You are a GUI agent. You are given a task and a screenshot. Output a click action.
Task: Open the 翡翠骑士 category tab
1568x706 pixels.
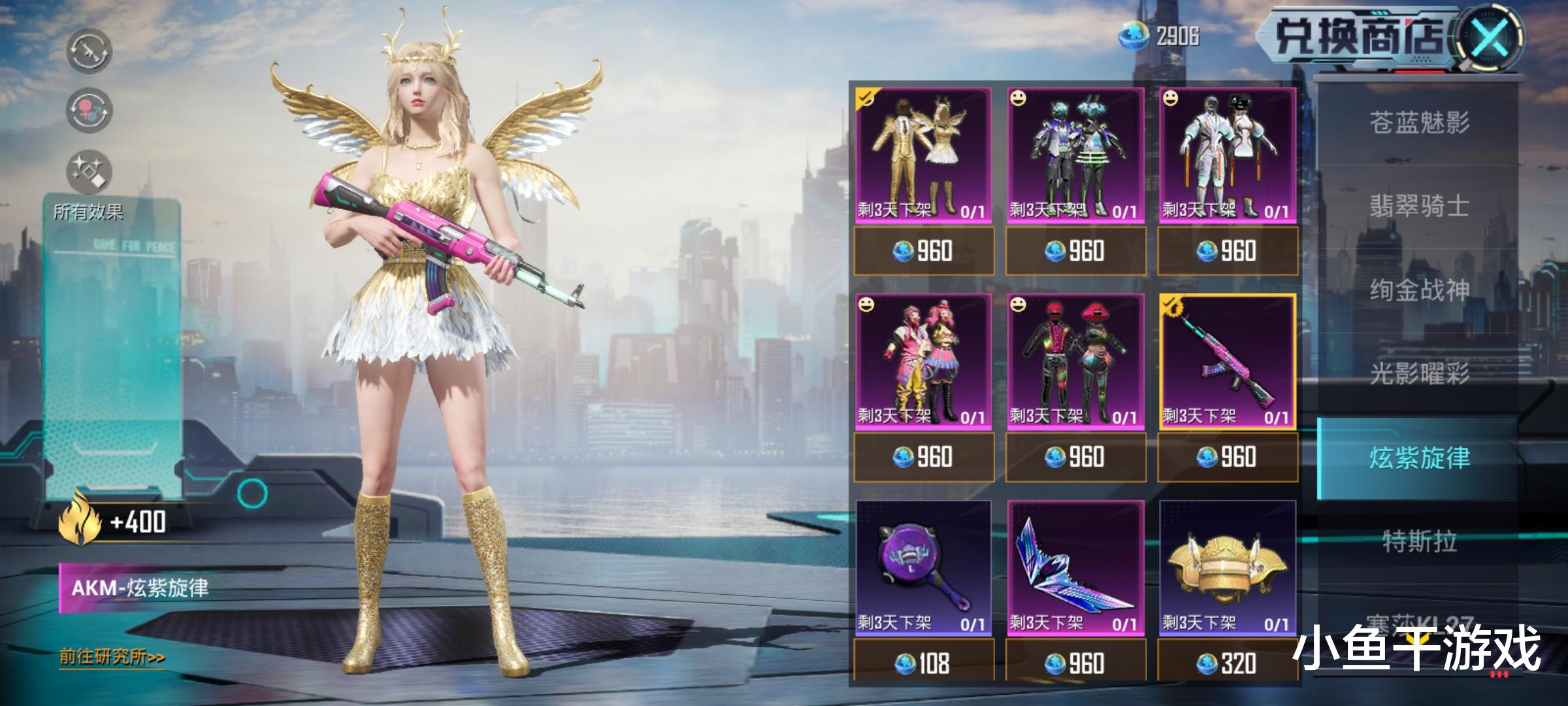click(x=1419, y=207)
